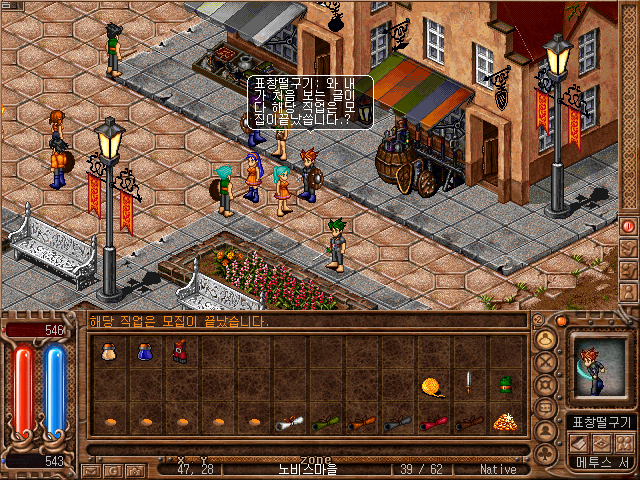
Task: Choose the dagger in the inventory
Action: click(467, 383)
